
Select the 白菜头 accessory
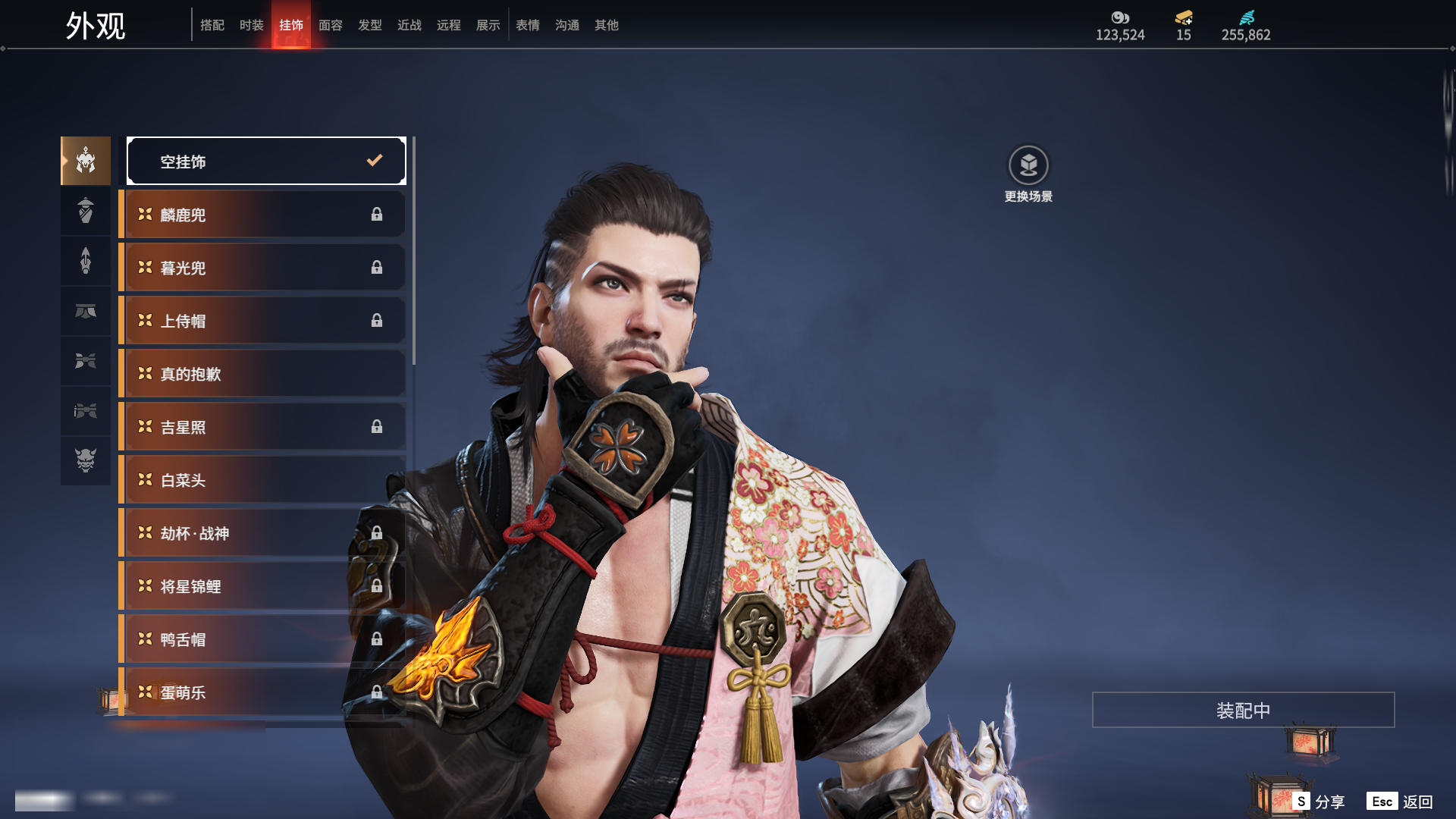click(x=262, y=480)
